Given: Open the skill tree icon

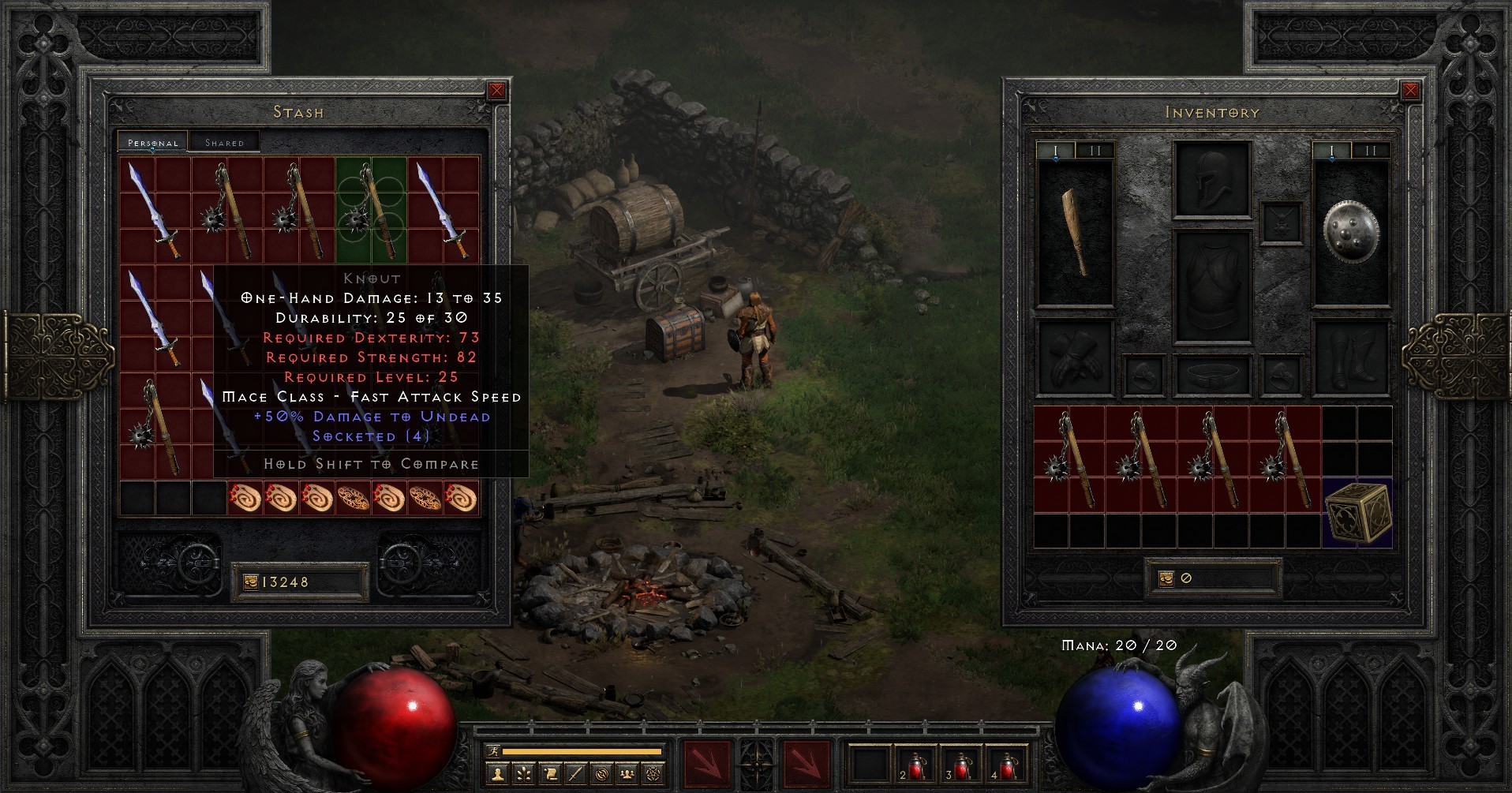Looking at the screenshot, I should pos(524,776).
